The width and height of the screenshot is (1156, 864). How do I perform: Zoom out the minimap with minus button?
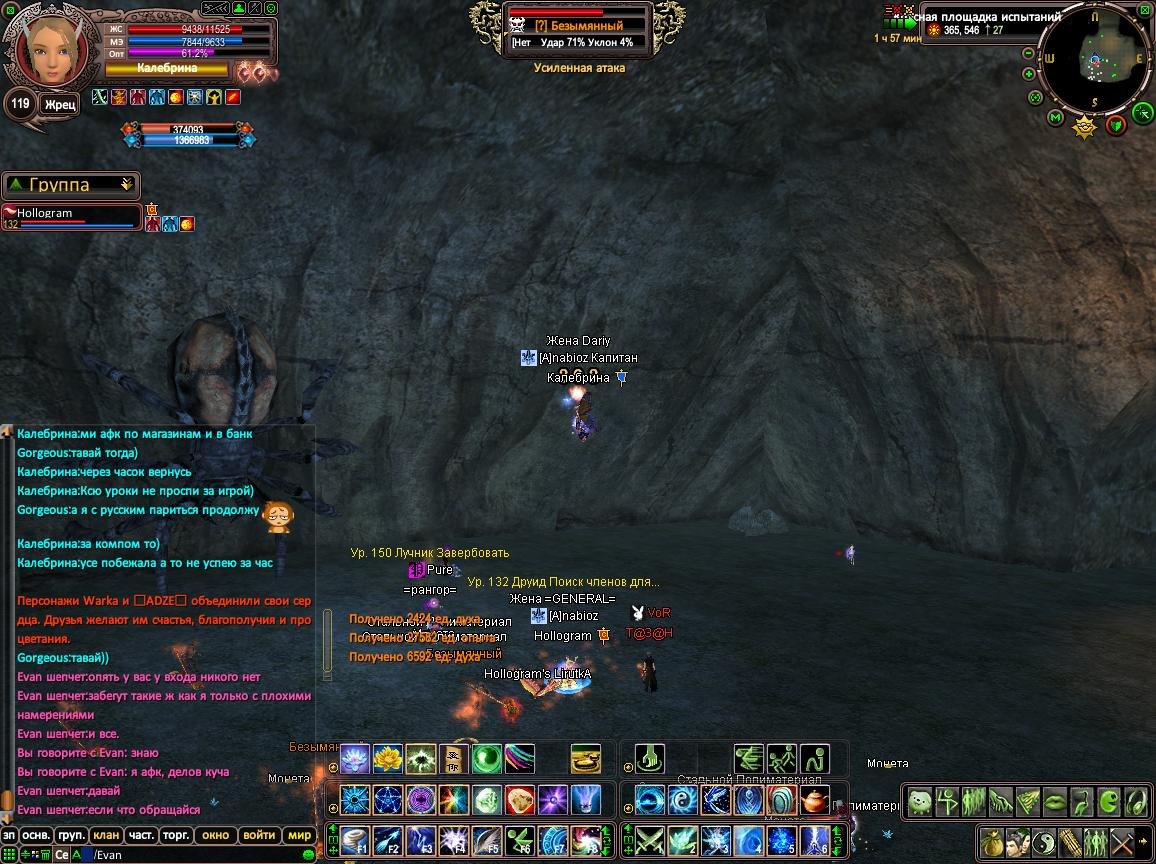click(1029, 52)
